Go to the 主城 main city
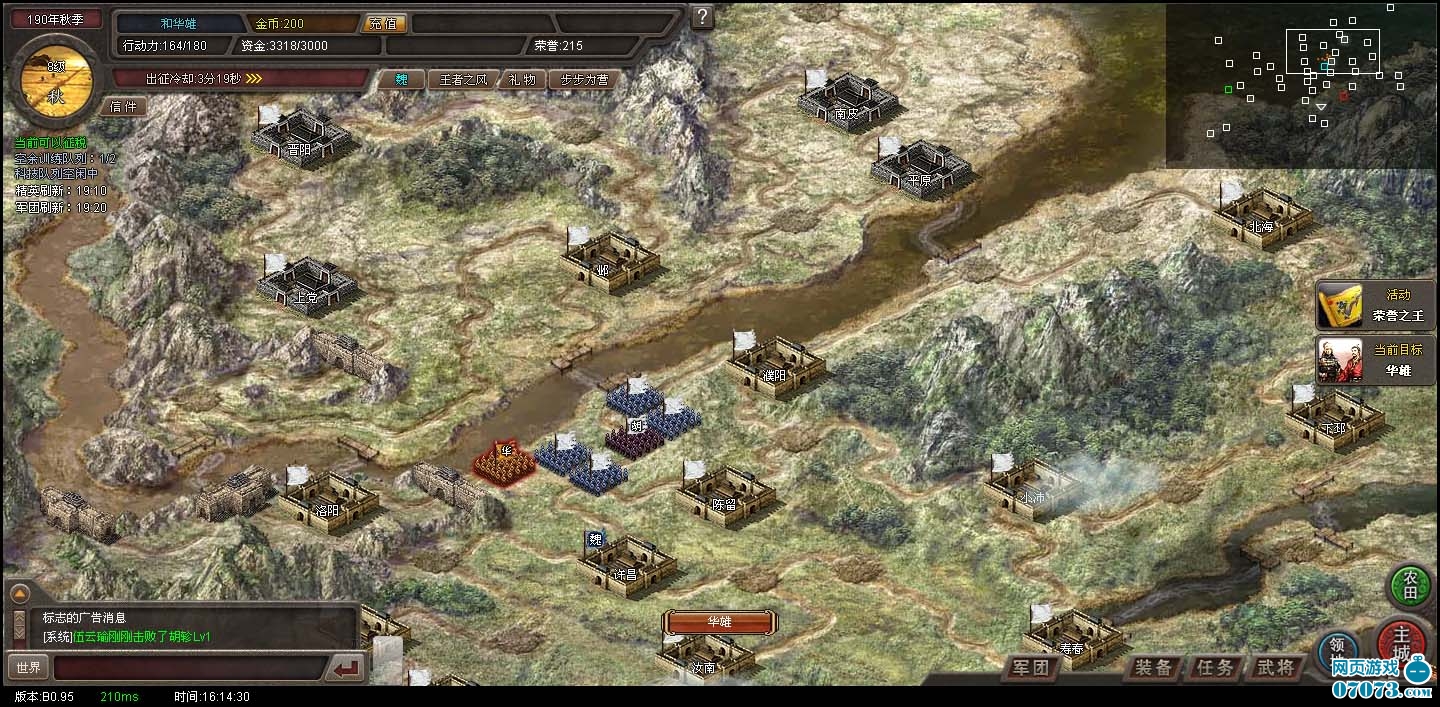The width and height of the screenshot is (1440, 707). pyautogui.click(x=1403, y=638)
